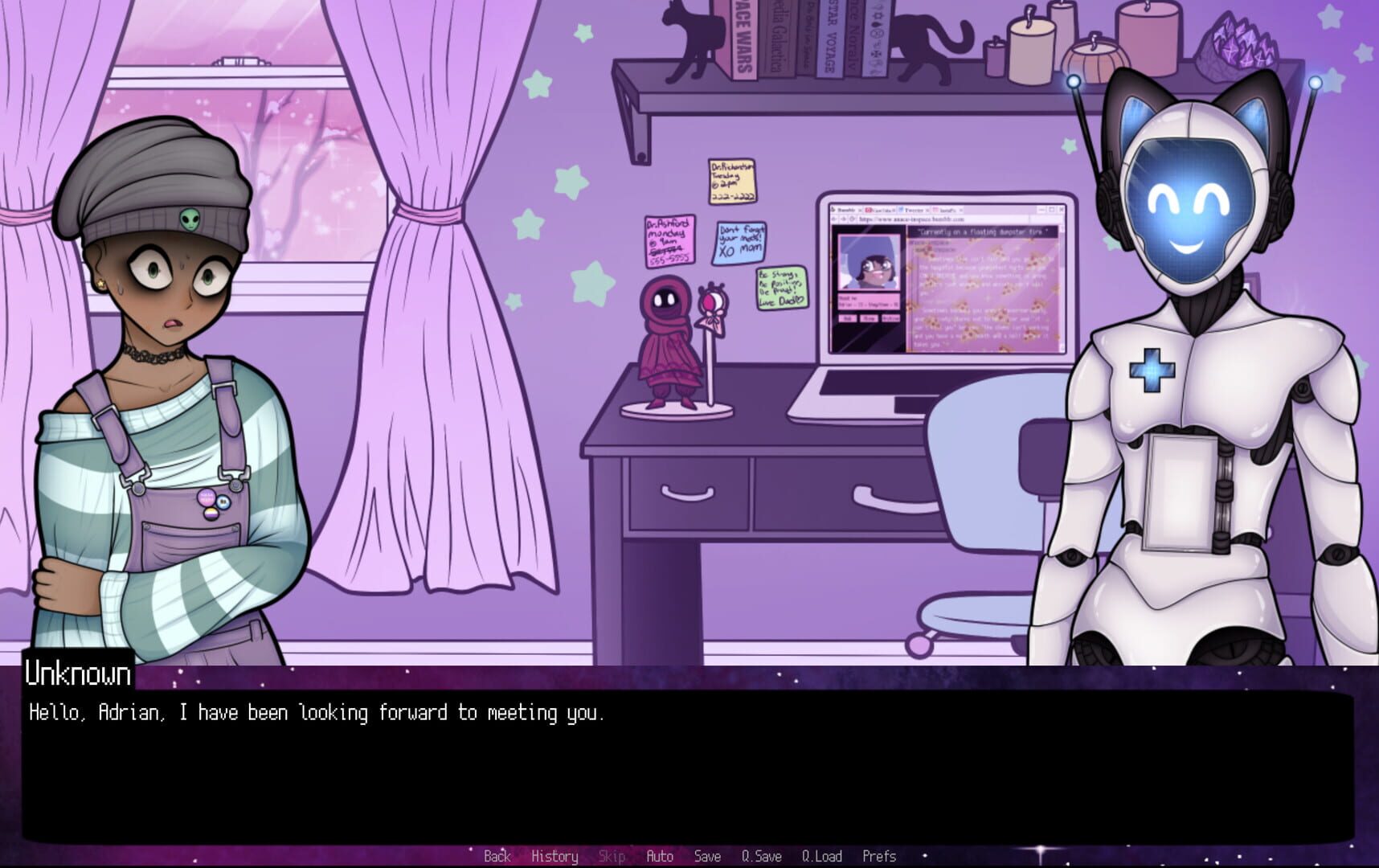Image resolution: width=1379 pixels, height=868 pixels.
Task: Click the pink icon on the fourth browser tab
Action: pyautogui.click(x=936, y=209)
